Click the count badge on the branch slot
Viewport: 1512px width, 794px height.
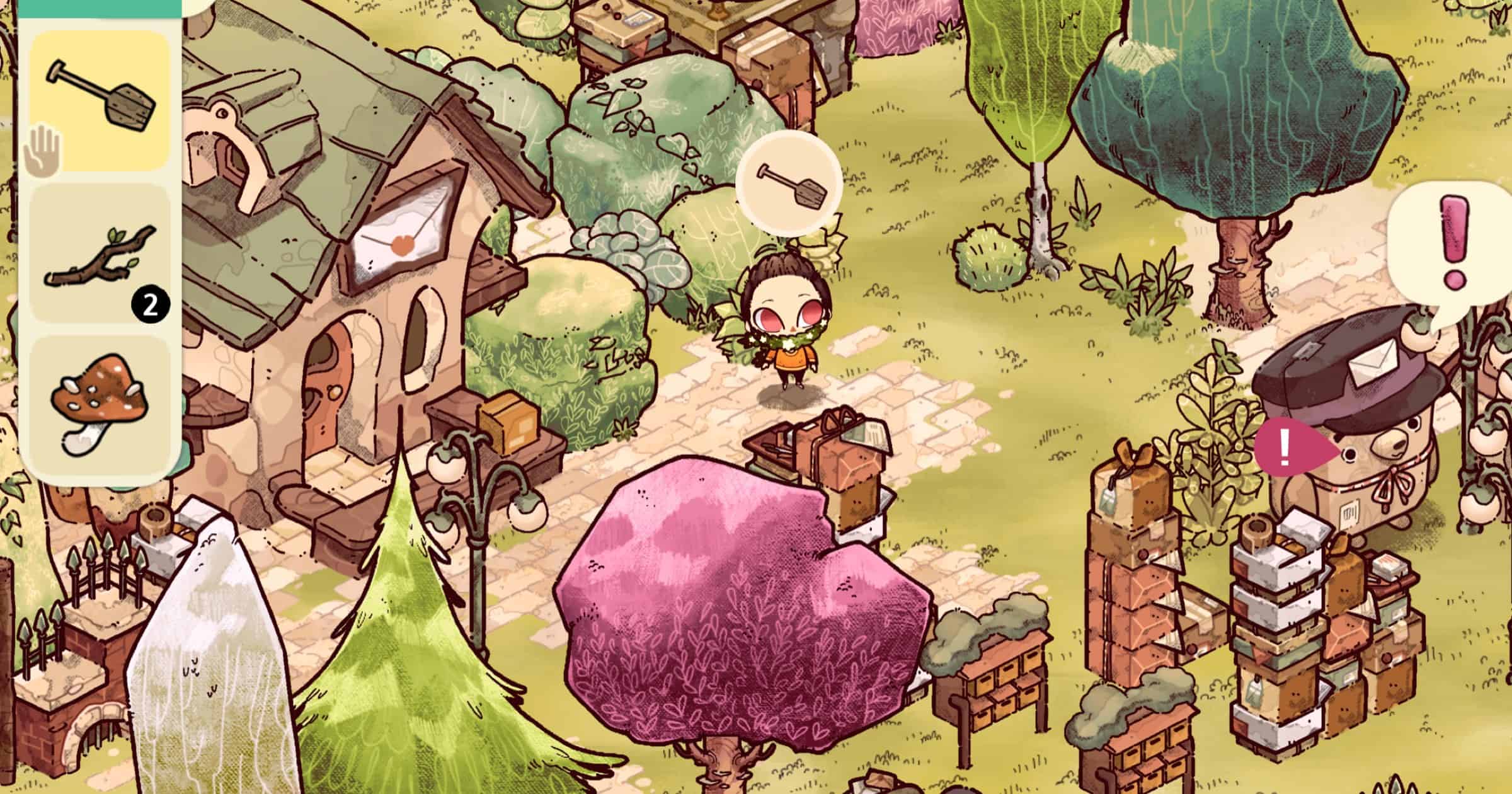click(x=150, y=304)
